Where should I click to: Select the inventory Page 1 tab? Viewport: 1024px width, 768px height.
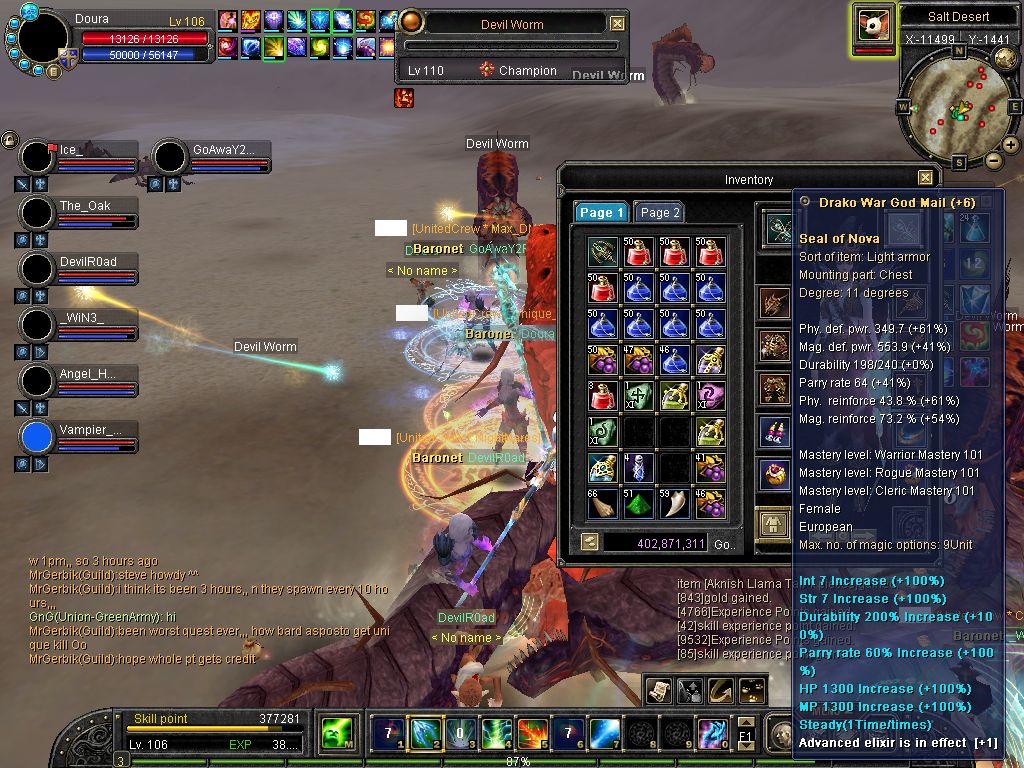tap(601, 212)
